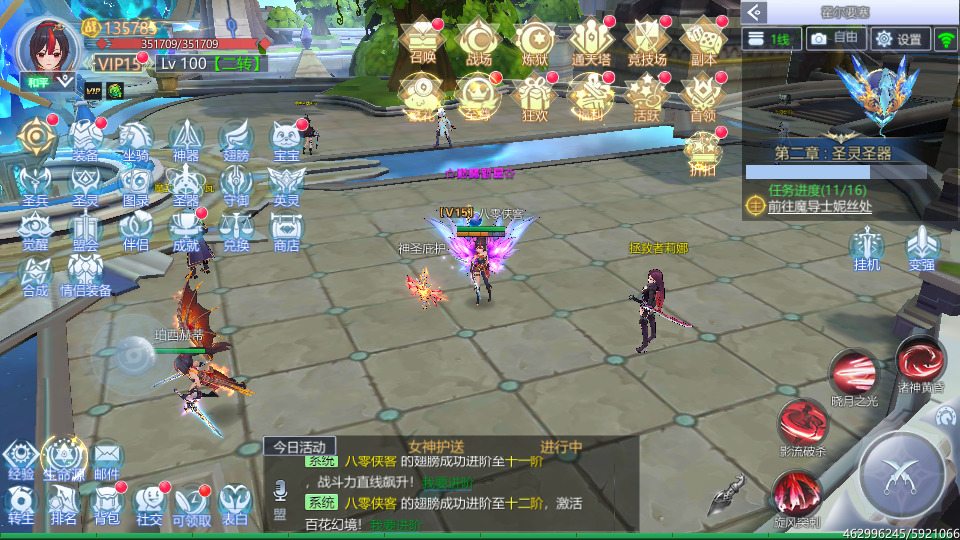The height and width of the screenshot is (540, 960).
Task: Open the 装备 equipment panel
Action: 84,138
